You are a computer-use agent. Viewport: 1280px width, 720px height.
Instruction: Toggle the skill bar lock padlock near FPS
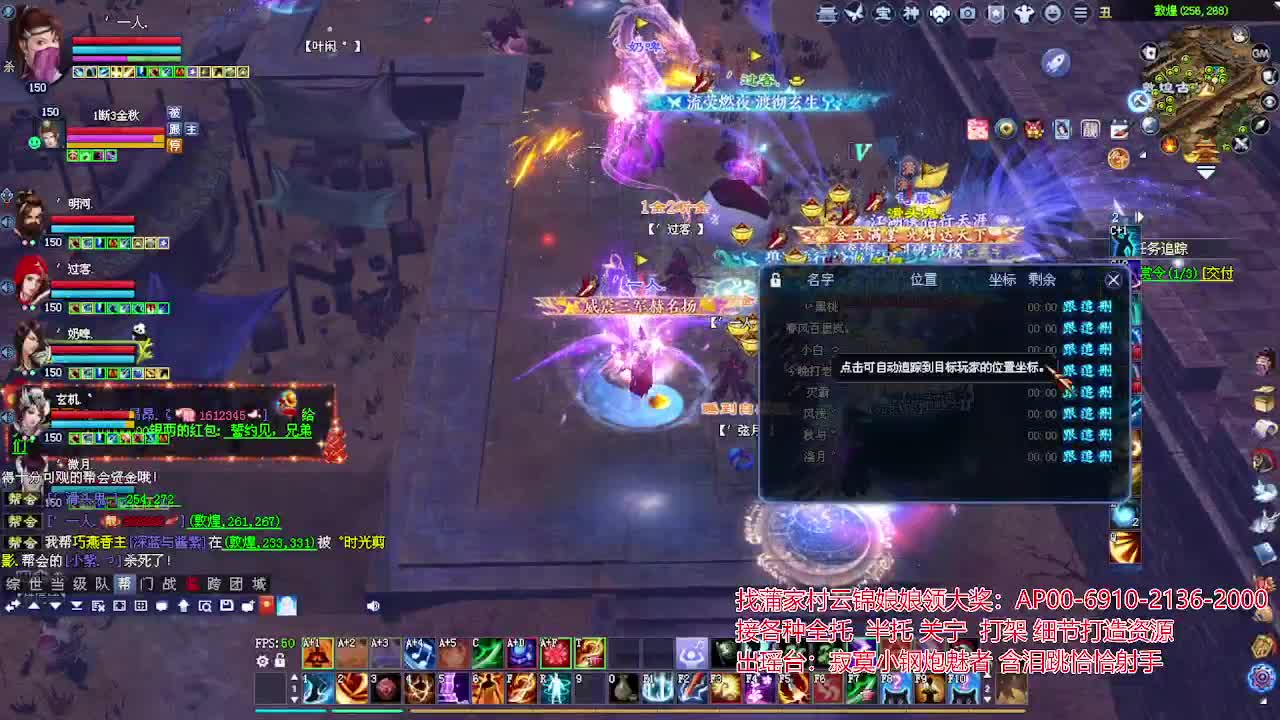[280, 660]
